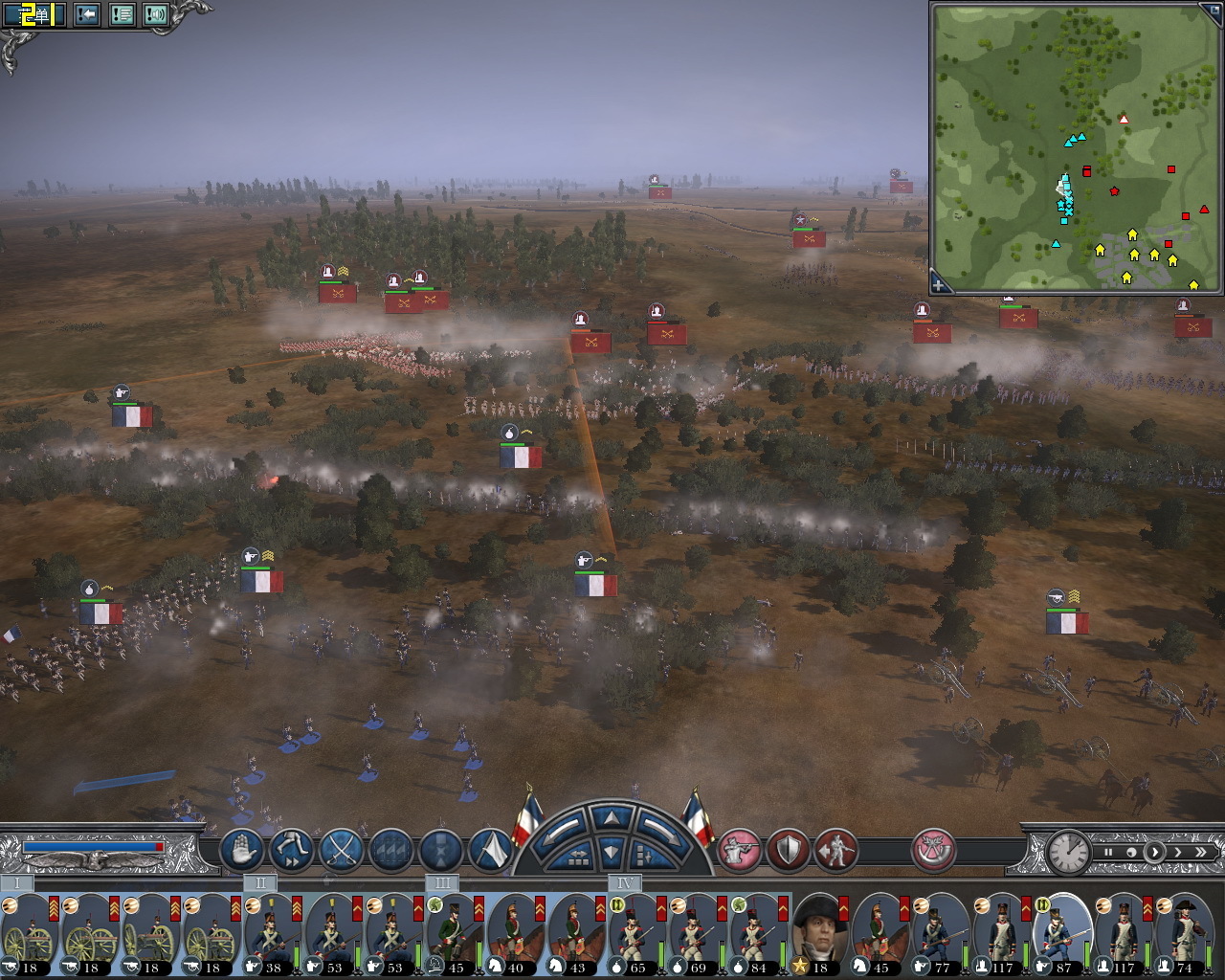Select the first artillery cannon unit card
The width and height of the screenshot is (1225, 980).
tap(29, 935)
